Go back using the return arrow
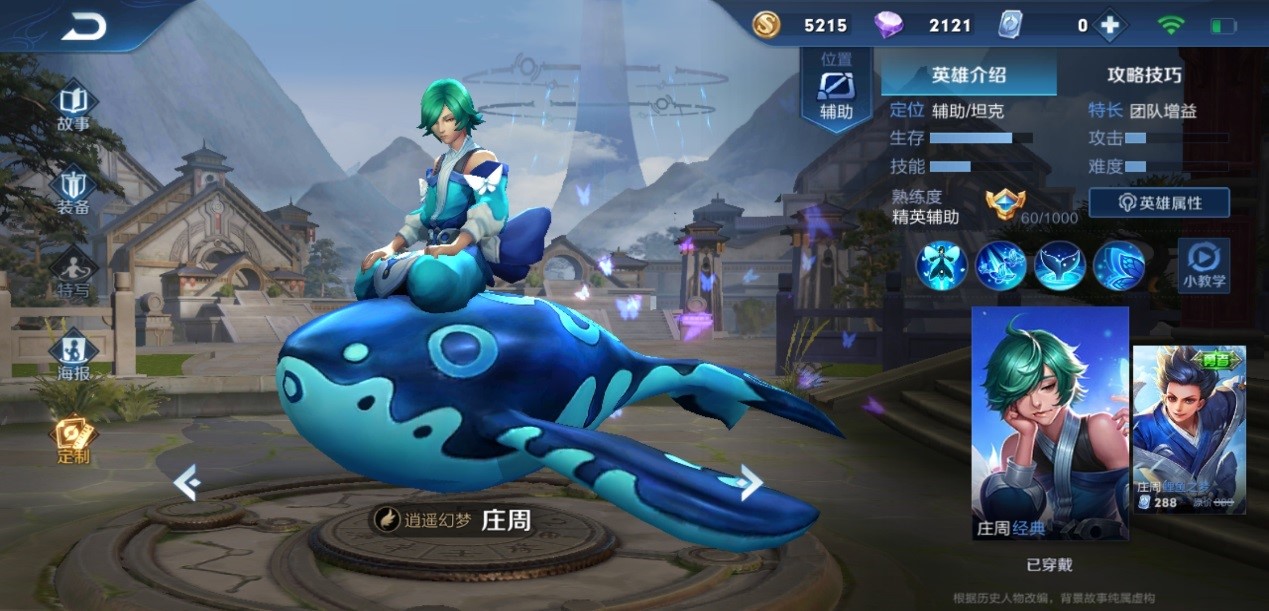Screen dimensions: 1269x611 (83, 27)
